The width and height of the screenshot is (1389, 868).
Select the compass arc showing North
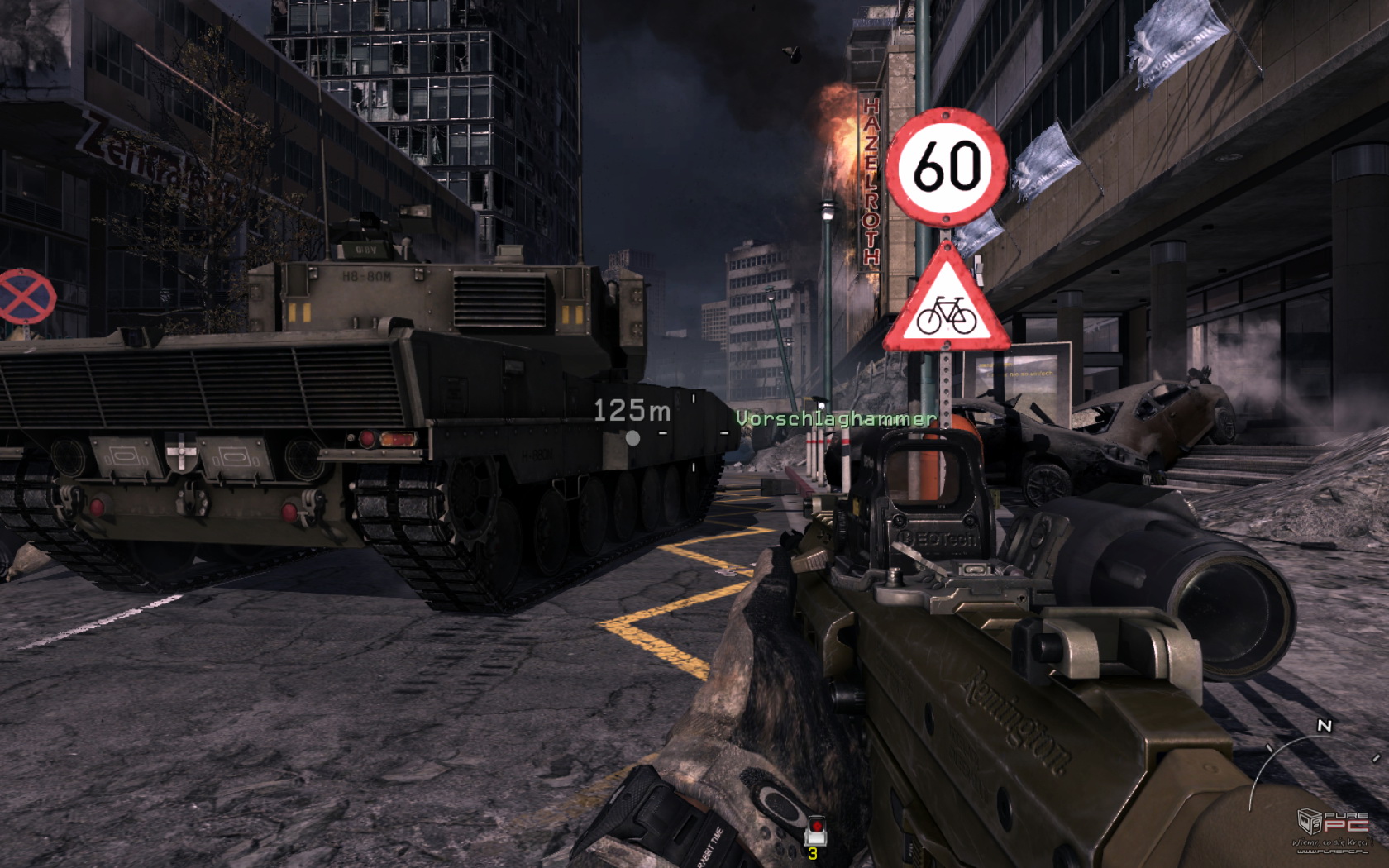[x=1310, y=751]
